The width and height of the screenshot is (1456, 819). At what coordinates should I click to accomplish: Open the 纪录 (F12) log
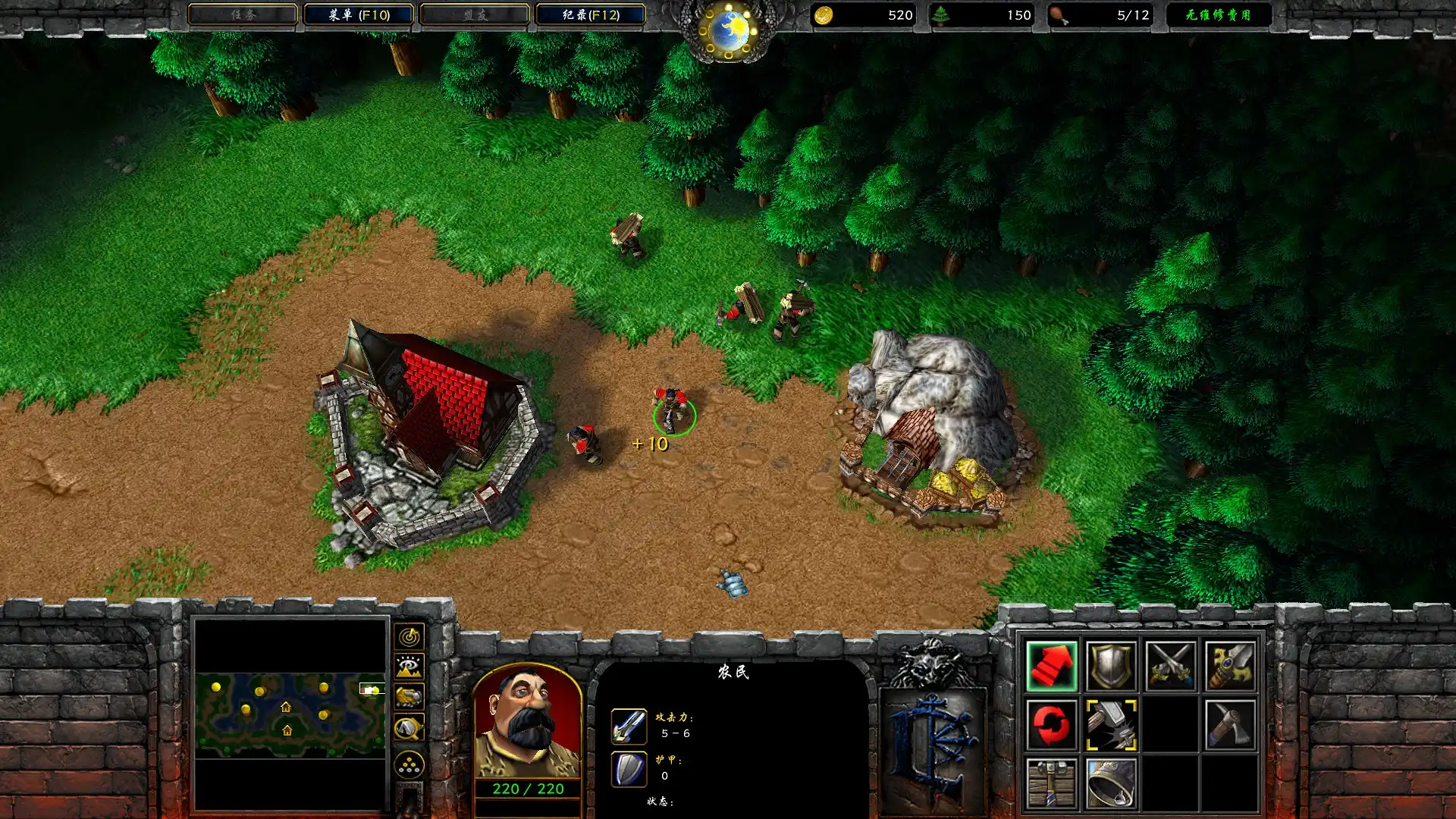pos(591,14)
